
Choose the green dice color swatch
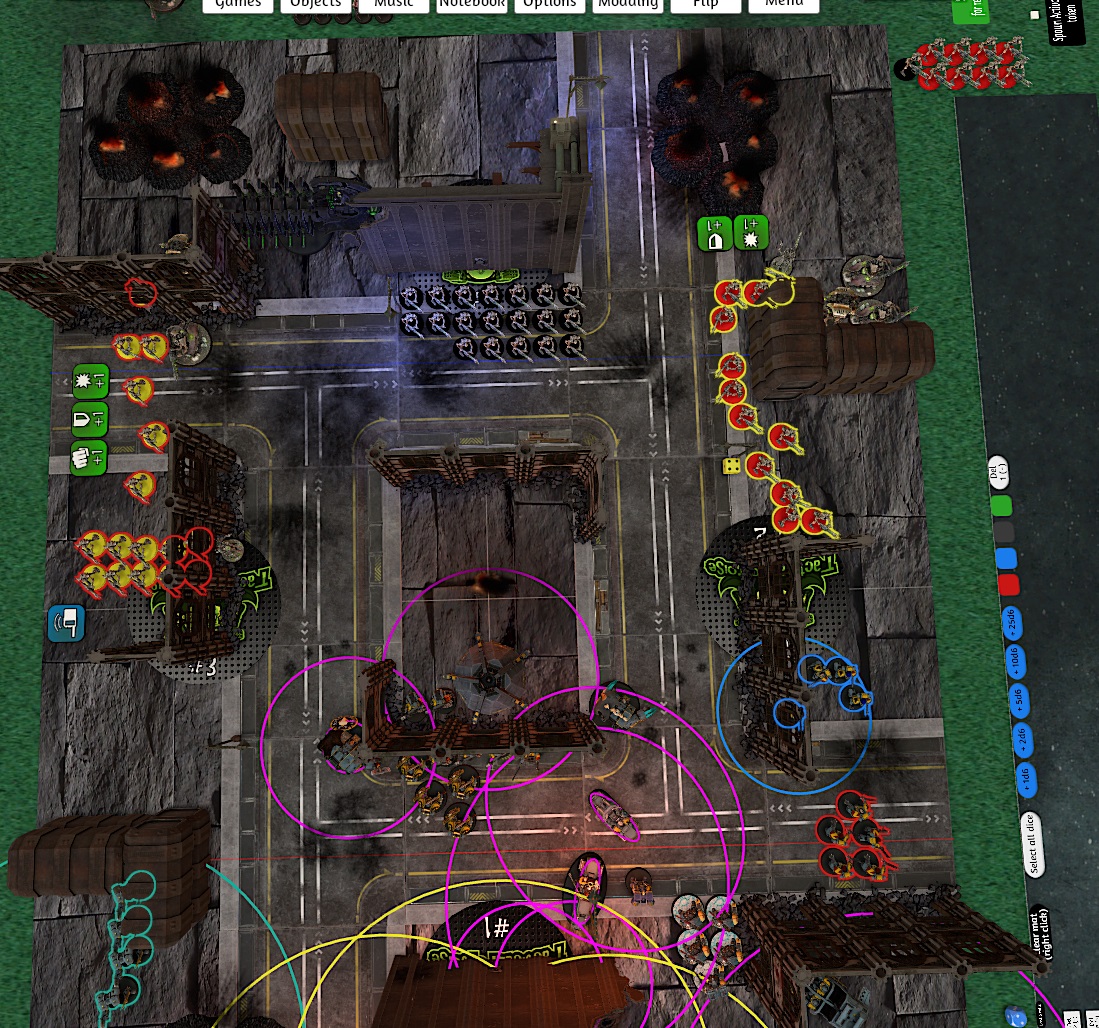pos(1000,506)
